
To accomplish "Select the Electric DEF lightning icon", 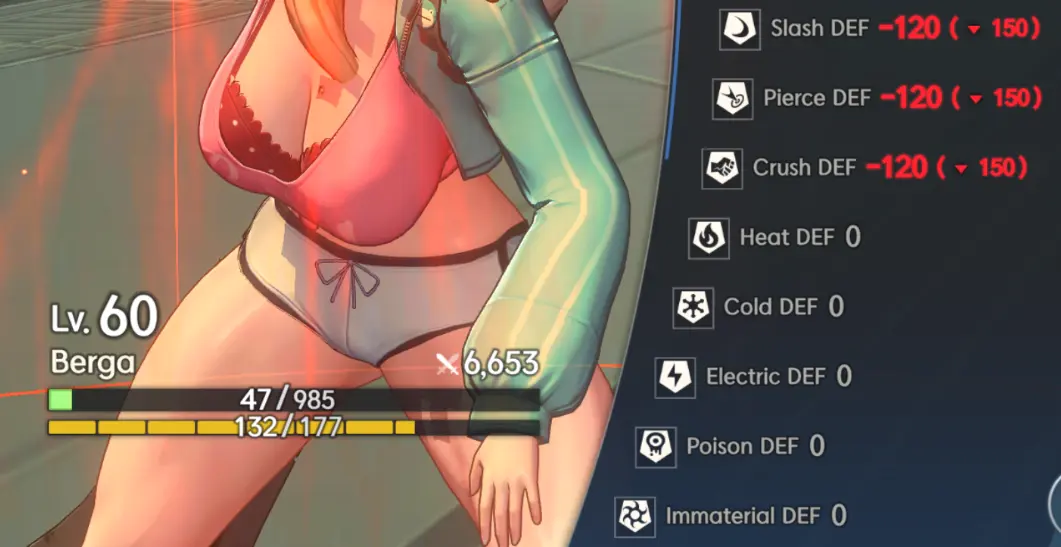I will [675, 377].
